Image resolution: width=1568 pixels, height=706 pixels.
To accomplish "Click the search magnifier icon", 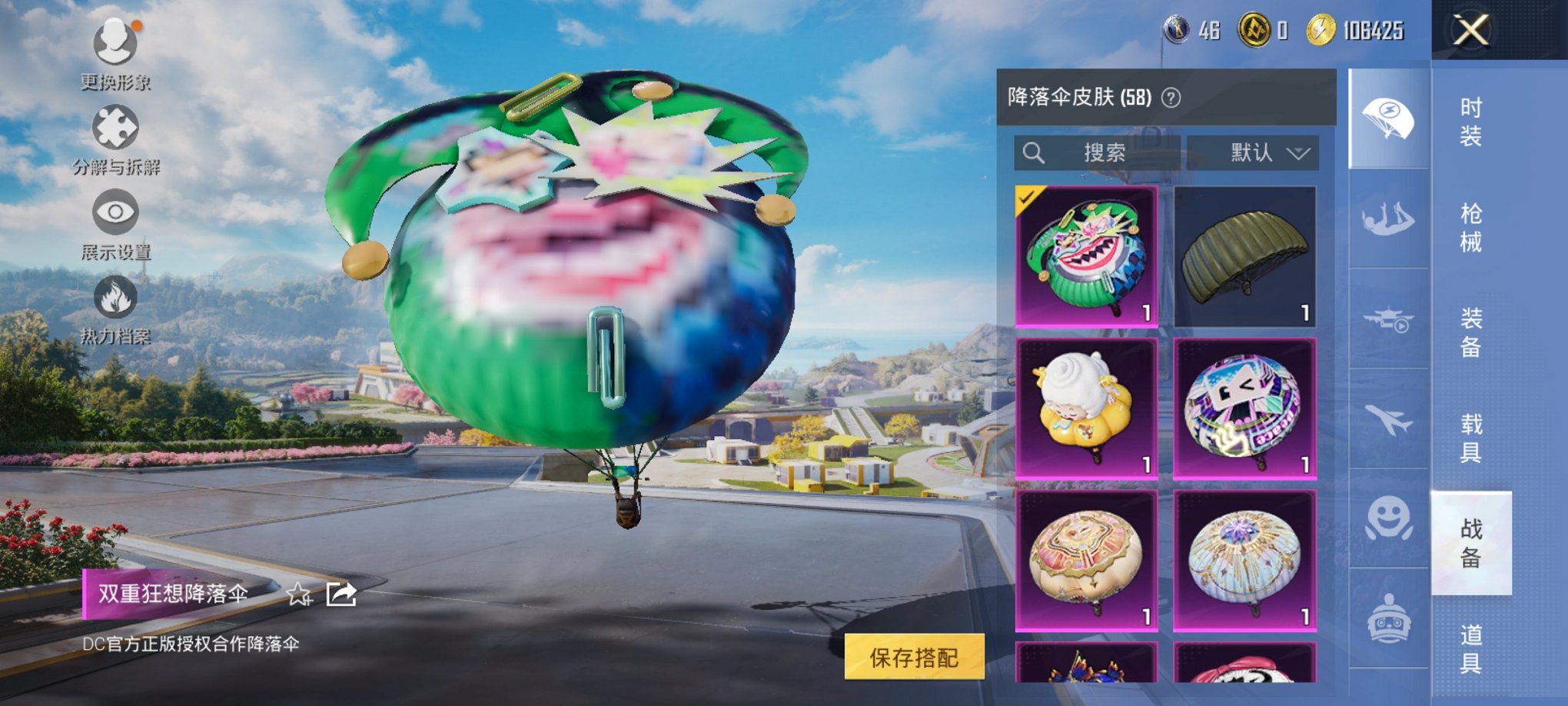I will tap(1034, 152).
